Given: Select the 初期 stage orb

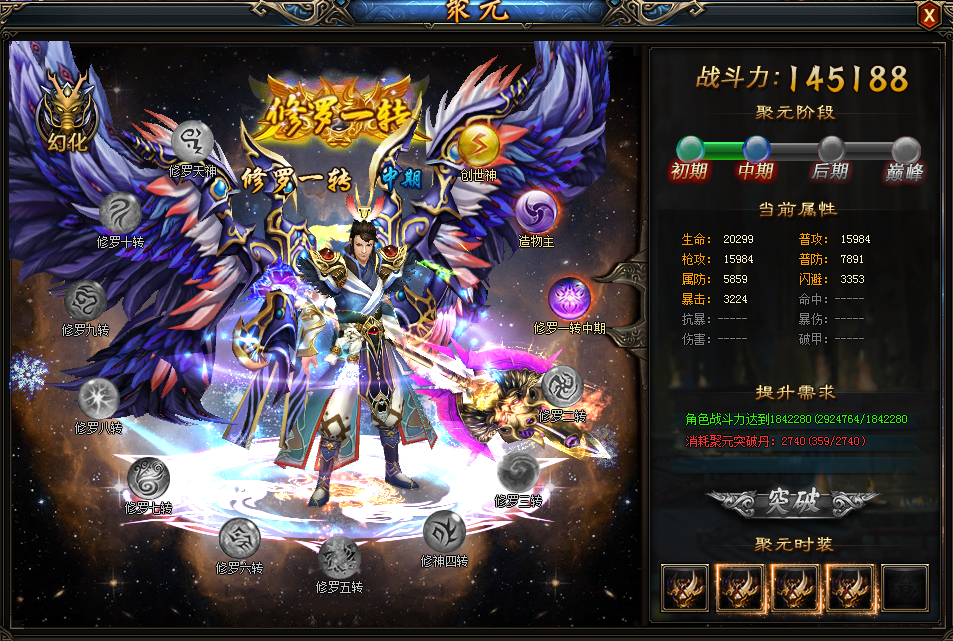Looking at the screenshot, I should 690,149.
